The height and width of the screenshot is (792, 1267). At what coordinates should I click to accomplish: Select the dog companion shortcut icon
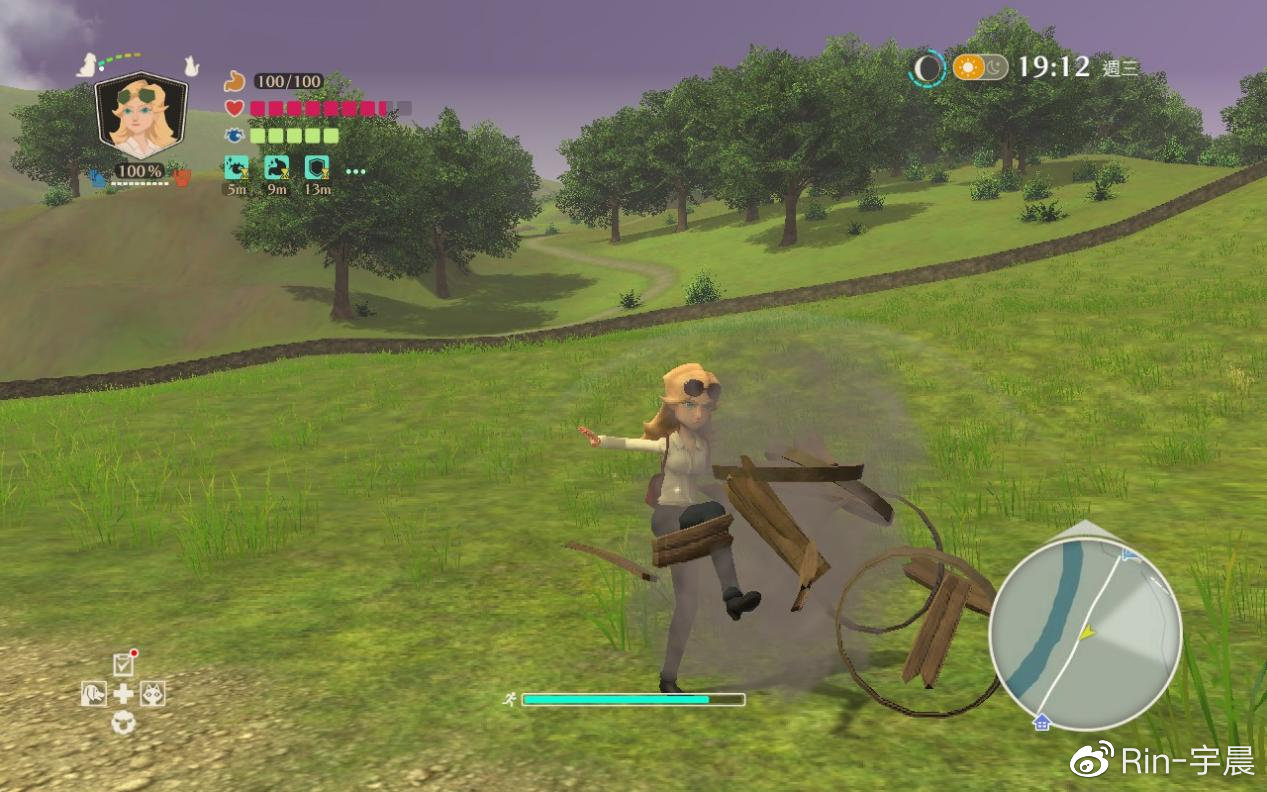(x=94, y=693)
